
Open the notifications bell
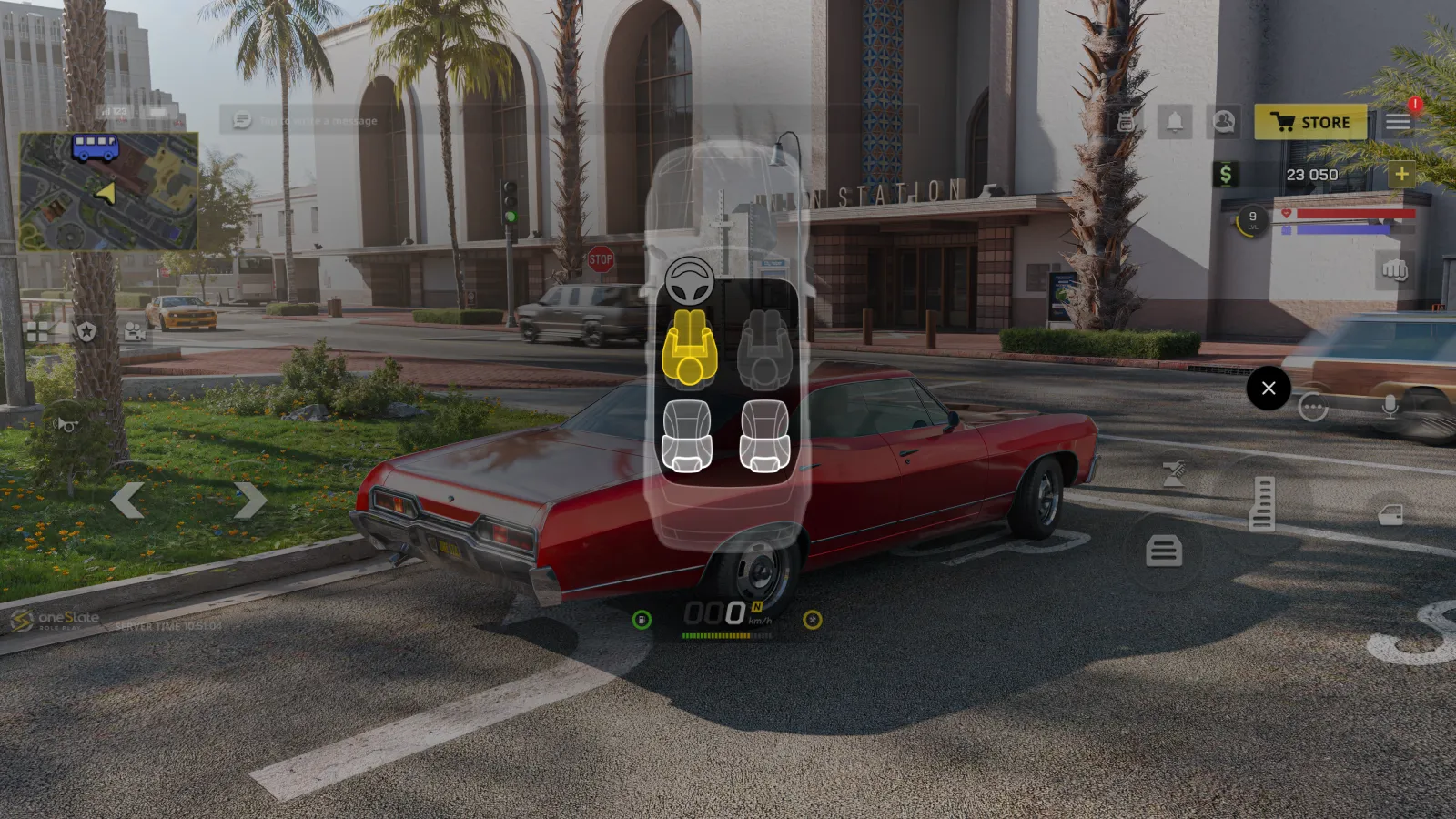(x=1175, y=122)
